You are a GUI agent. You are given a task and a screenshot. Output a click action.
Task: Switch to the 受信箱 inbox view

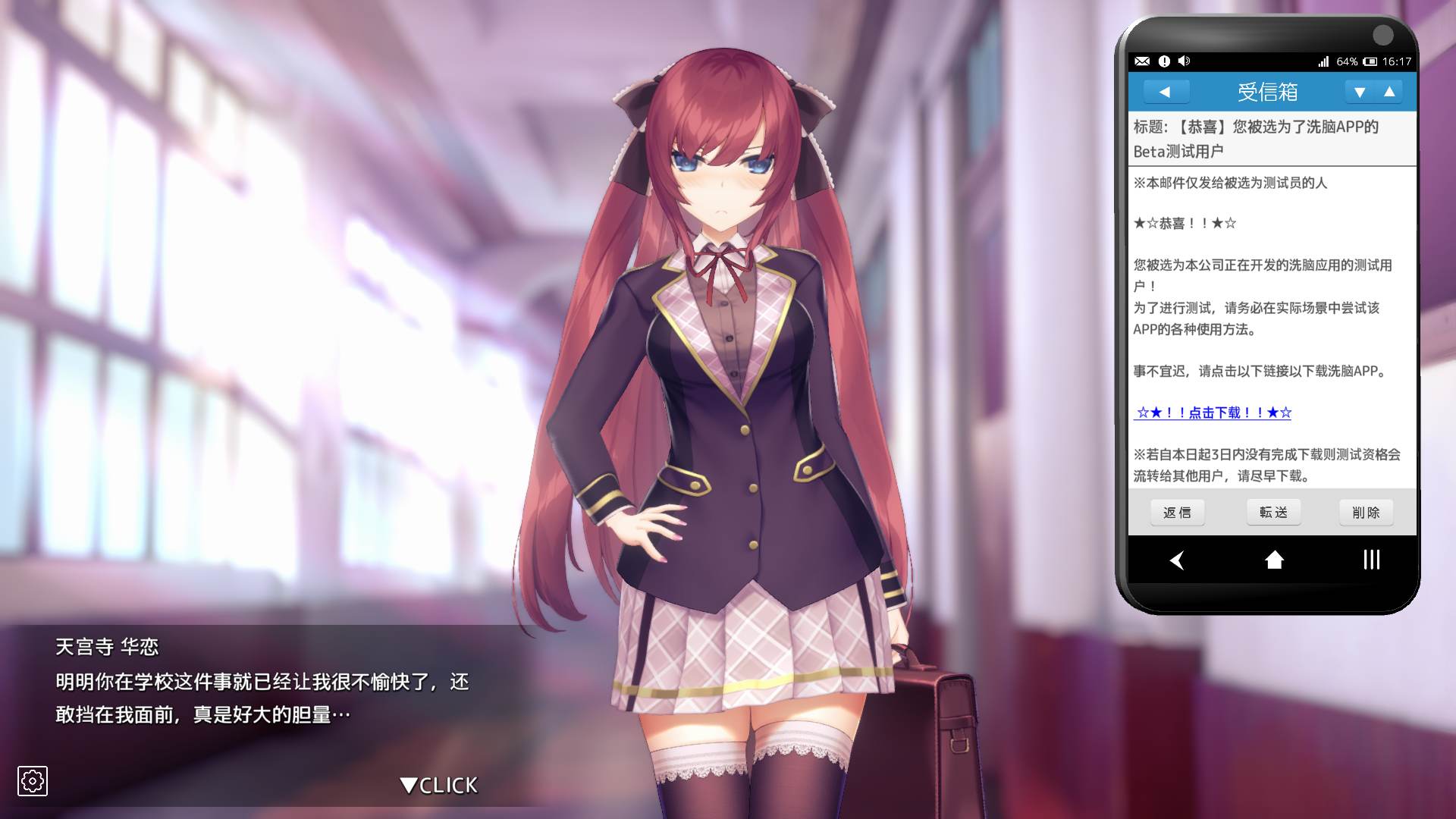[1268, 92]
